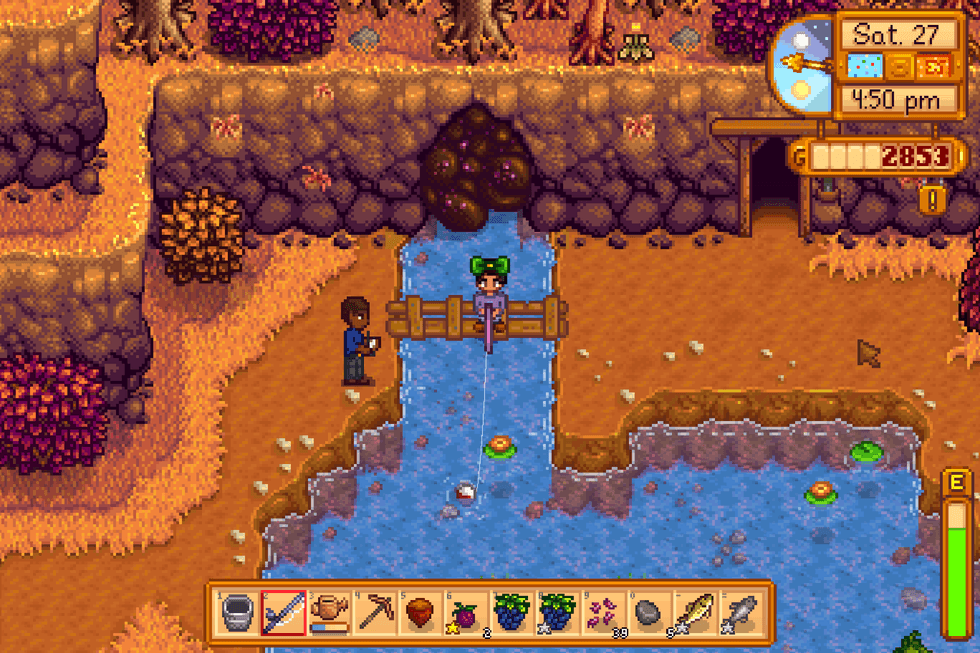Select the stone slot
The width and height of the screenshot is (980, 653).
pos(651,612)
